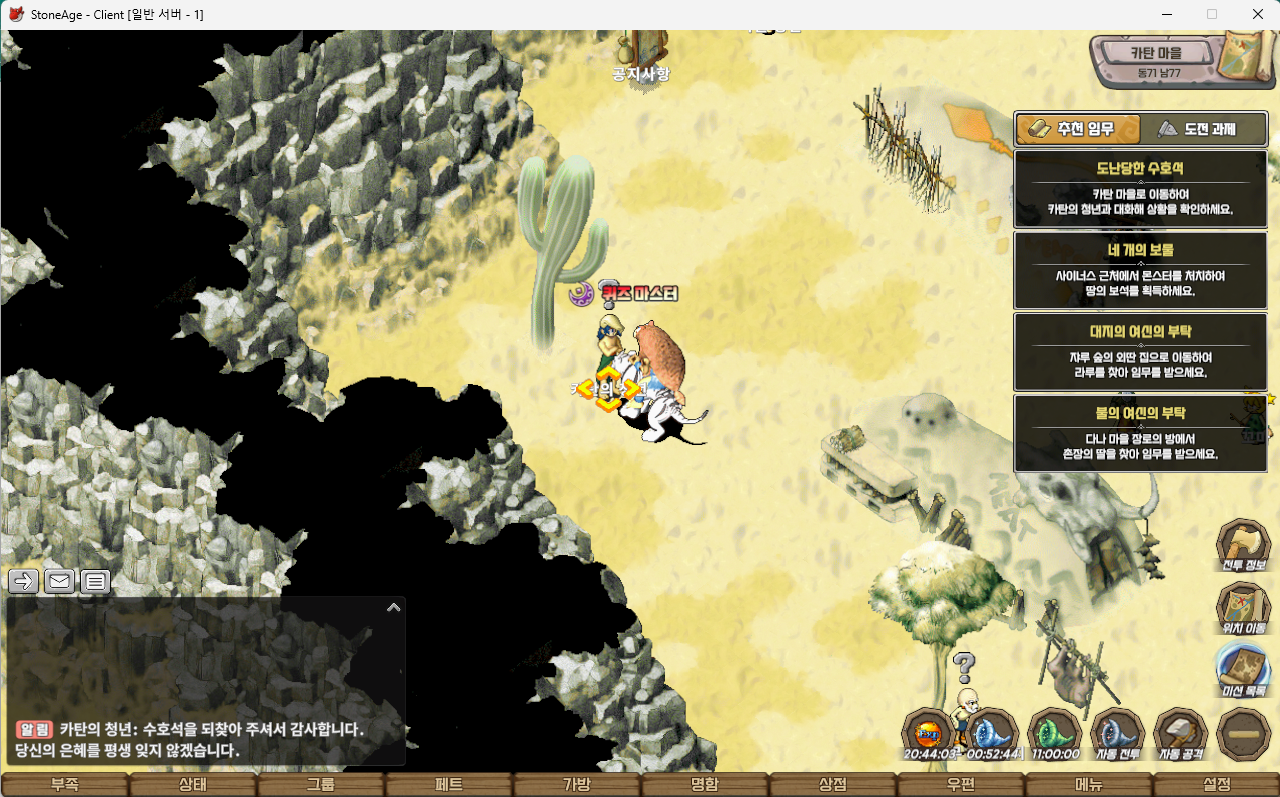Open the 부족 (tribe) menu
Viewport: 1280px width, 797px height.
tap(64, 785)
